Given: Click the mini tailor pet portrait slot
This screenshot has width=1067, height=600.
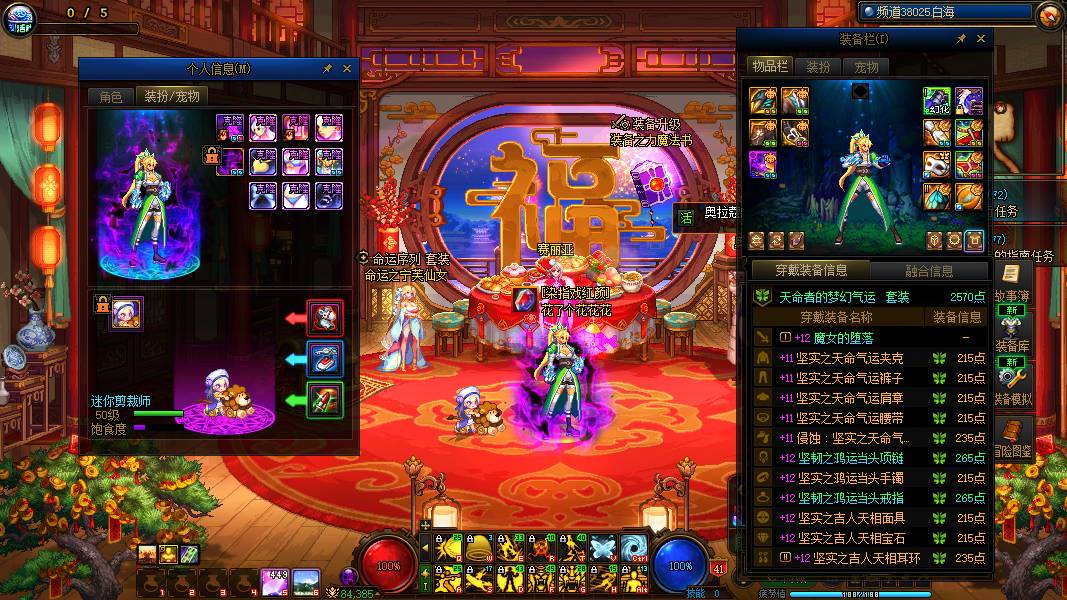Looking at the screenshot, I should click(127, 314).
